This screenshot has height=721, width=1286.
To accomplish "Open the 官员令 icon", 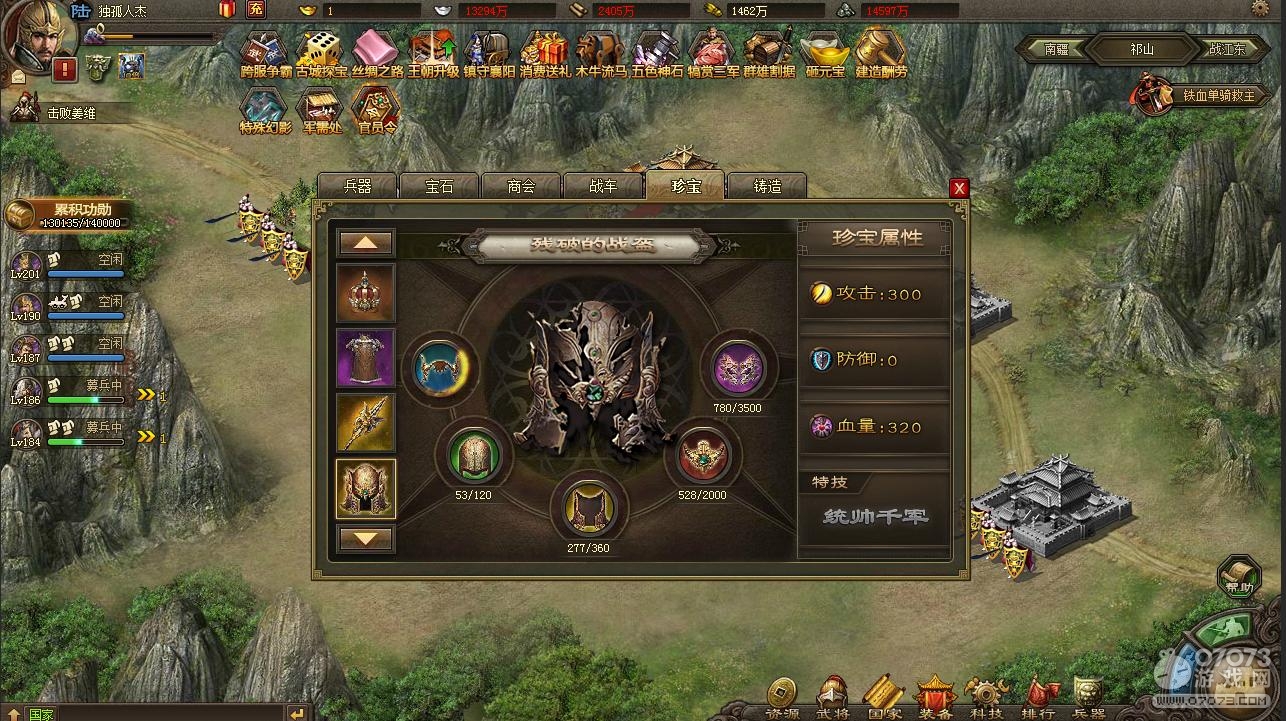I will 377,109.
